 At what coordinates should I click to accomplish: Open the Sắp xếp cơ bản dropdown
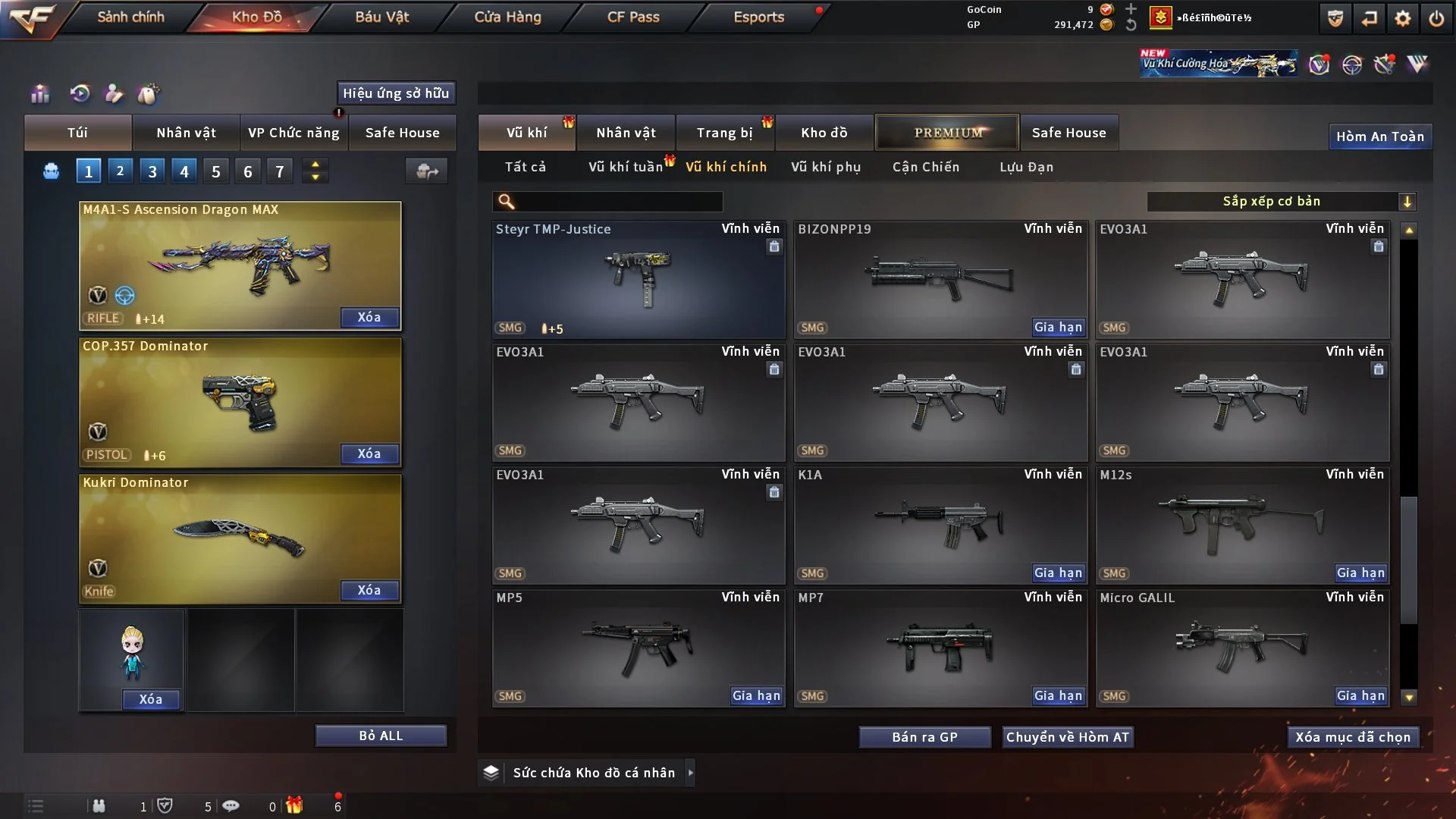tap(1281, 201)
